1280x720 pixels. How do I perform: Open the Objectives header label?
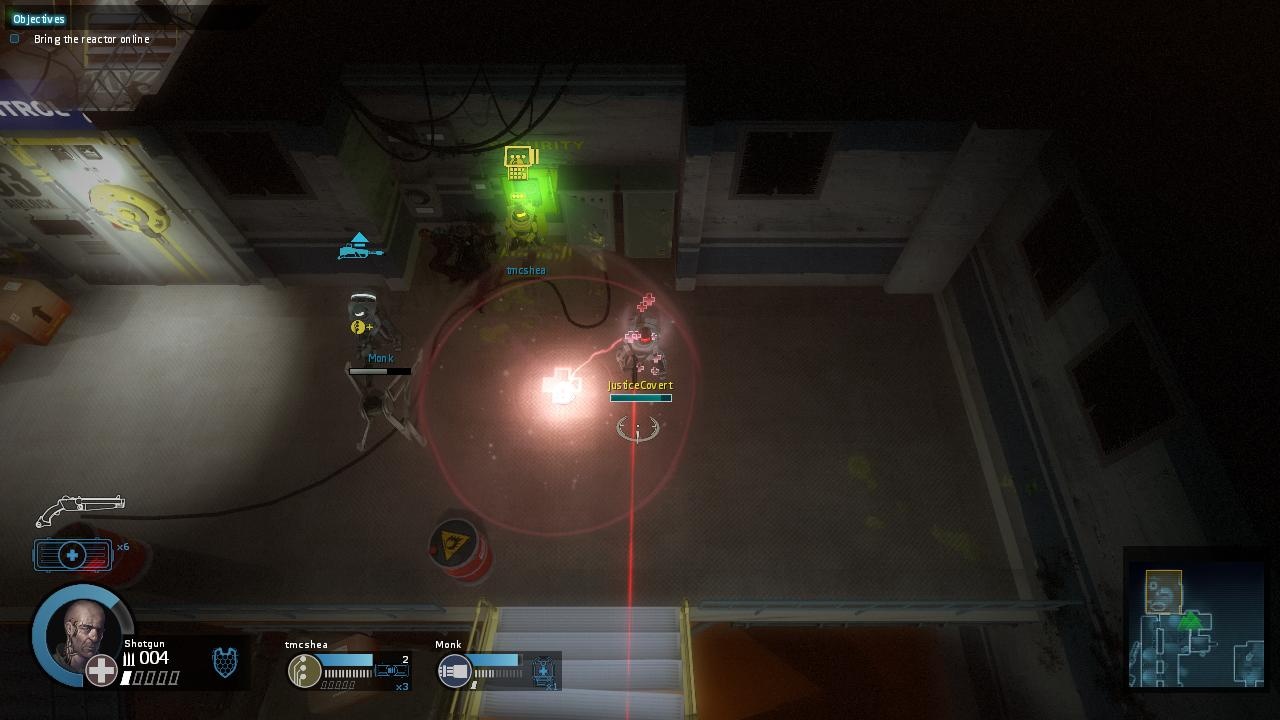click(x=38, y=18)
